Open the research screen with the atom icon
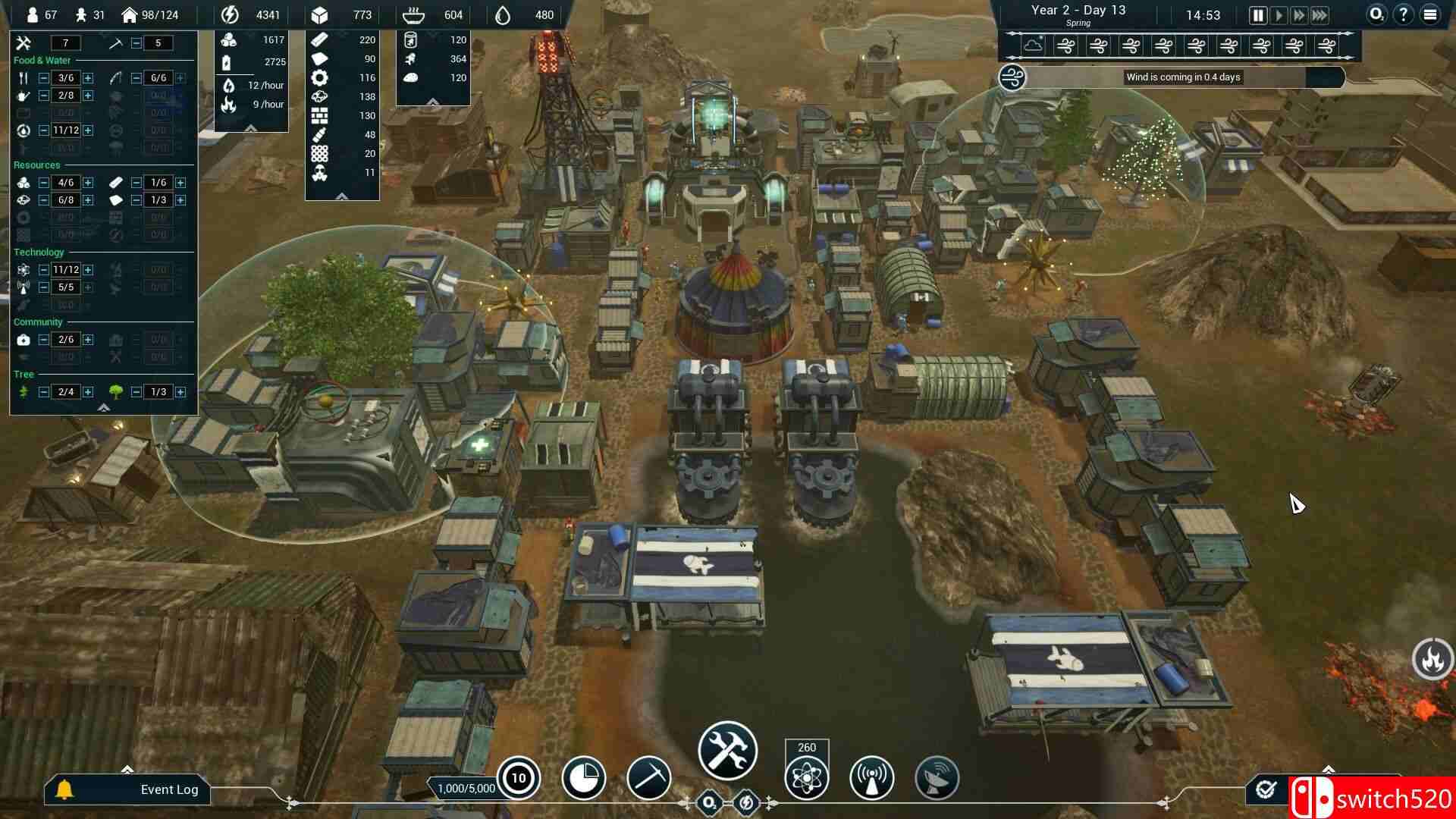Screen dimensions: 1456x819 [806, 778]
